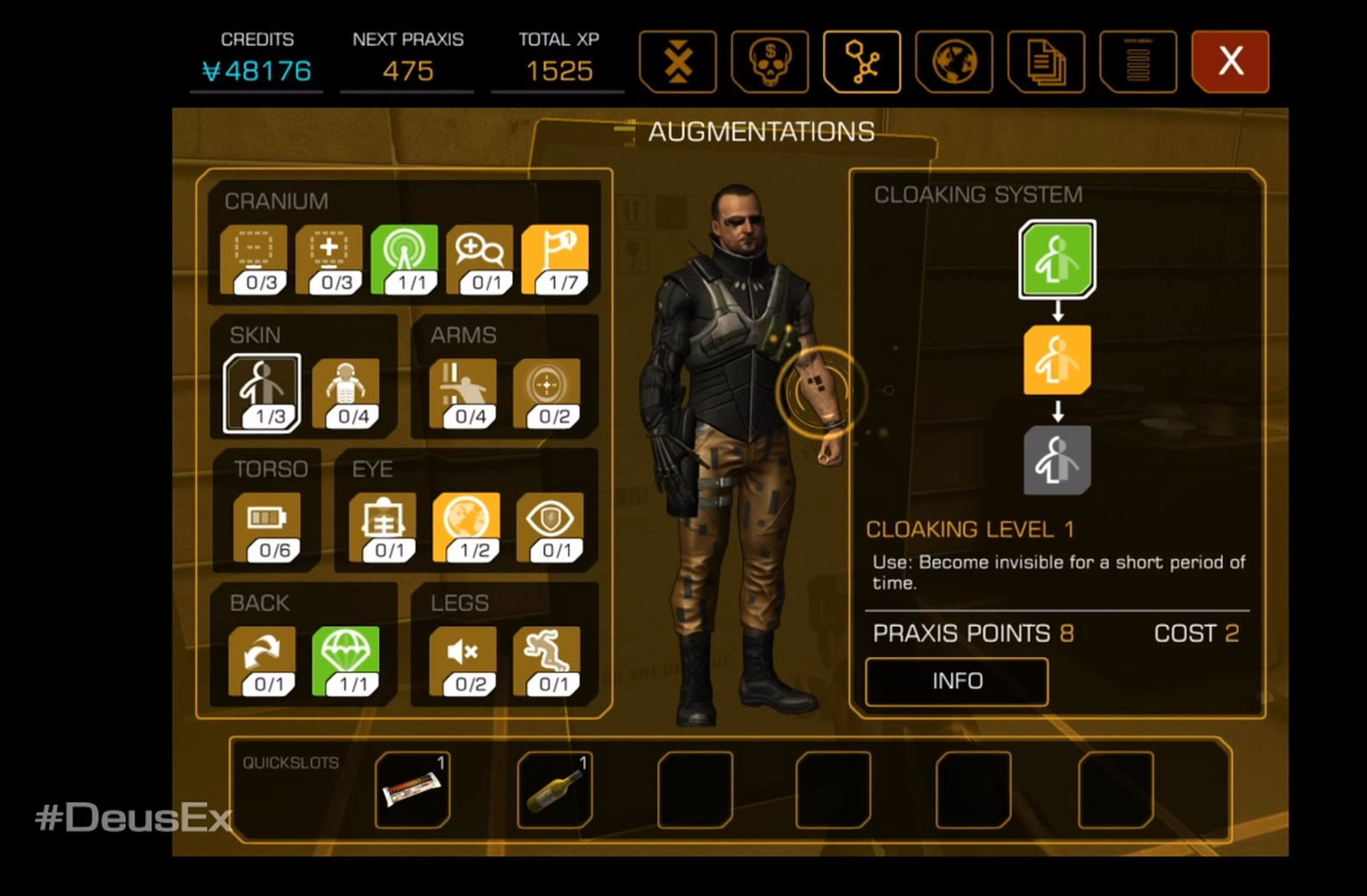The image size is (1367, 896).
Task: Select the Cranium flag augmentation 1/7
Action: pos(555,259)
